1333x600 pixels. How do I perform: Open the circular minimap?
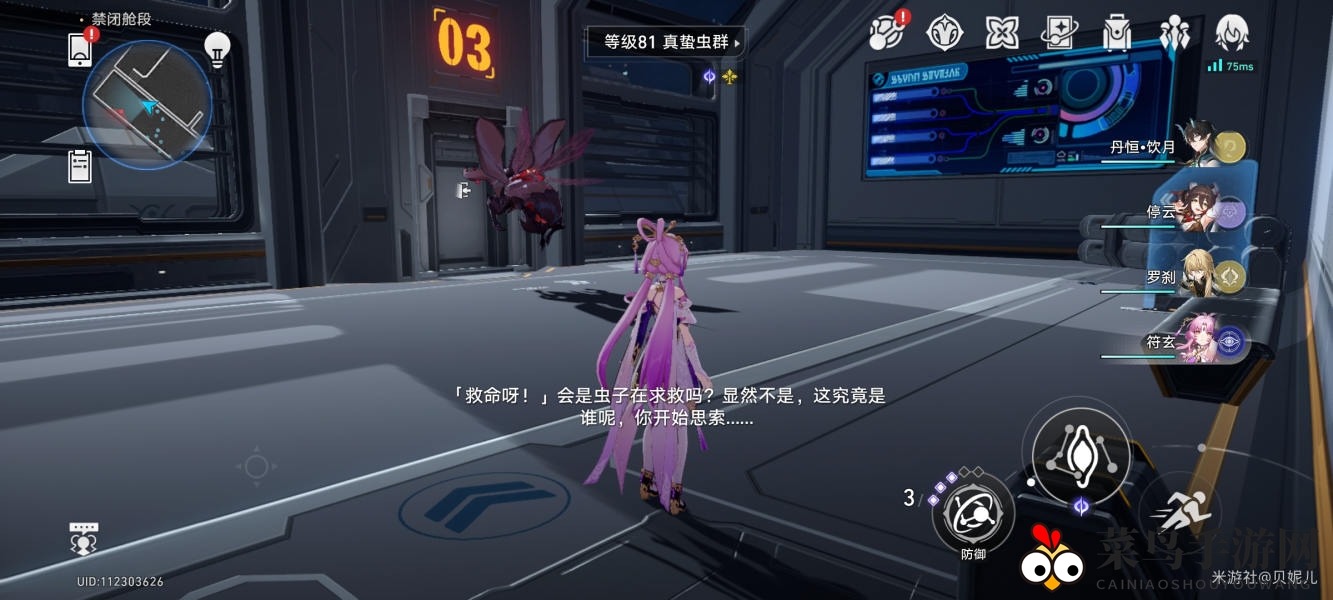pos(147,105)
